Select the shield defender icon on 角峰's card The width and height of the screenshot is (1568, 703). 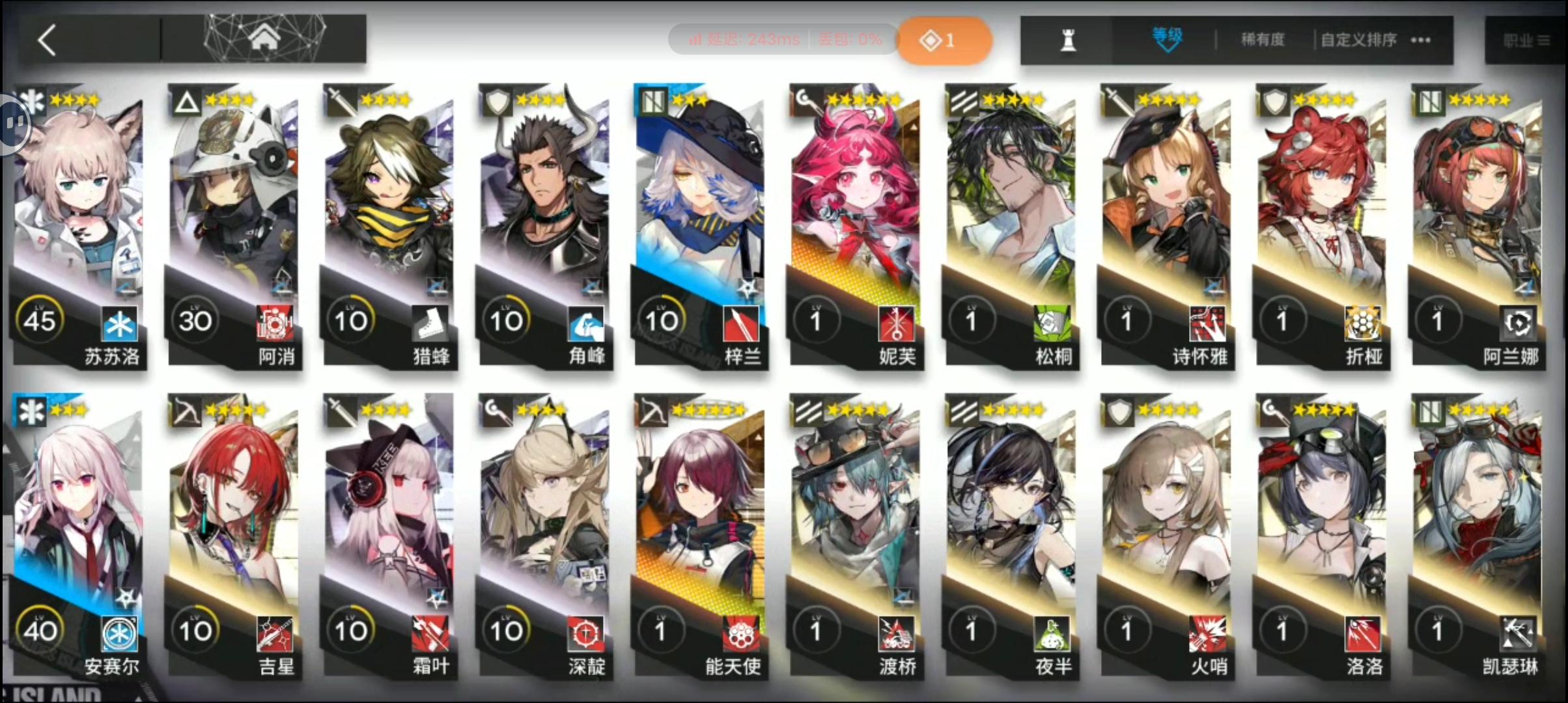tap(497, 102)
